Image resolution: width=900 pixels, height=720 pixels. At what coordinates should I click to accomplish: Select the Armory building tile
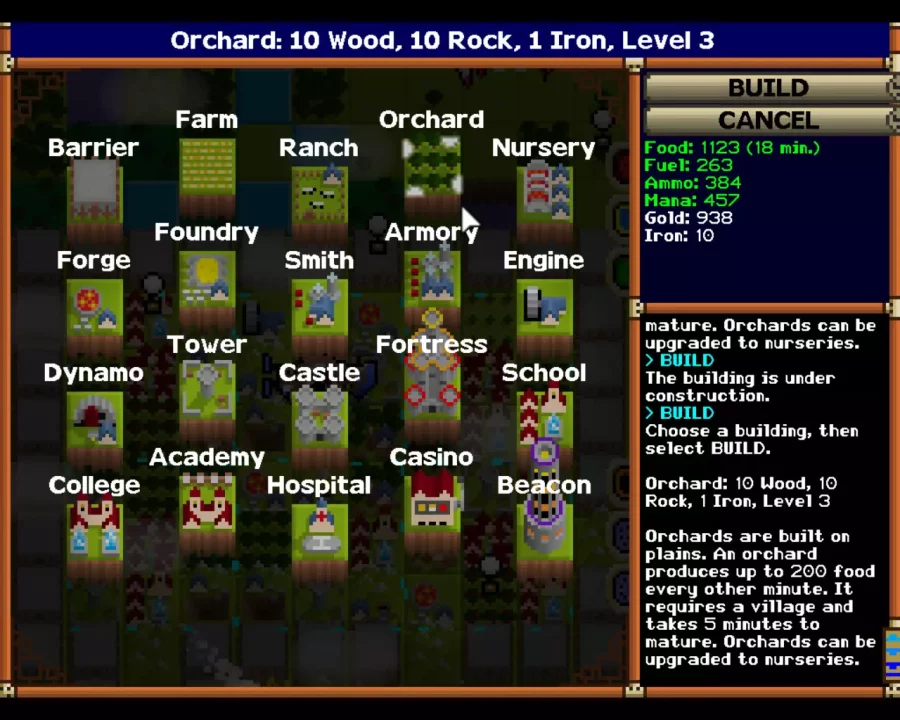coord(431,278)
